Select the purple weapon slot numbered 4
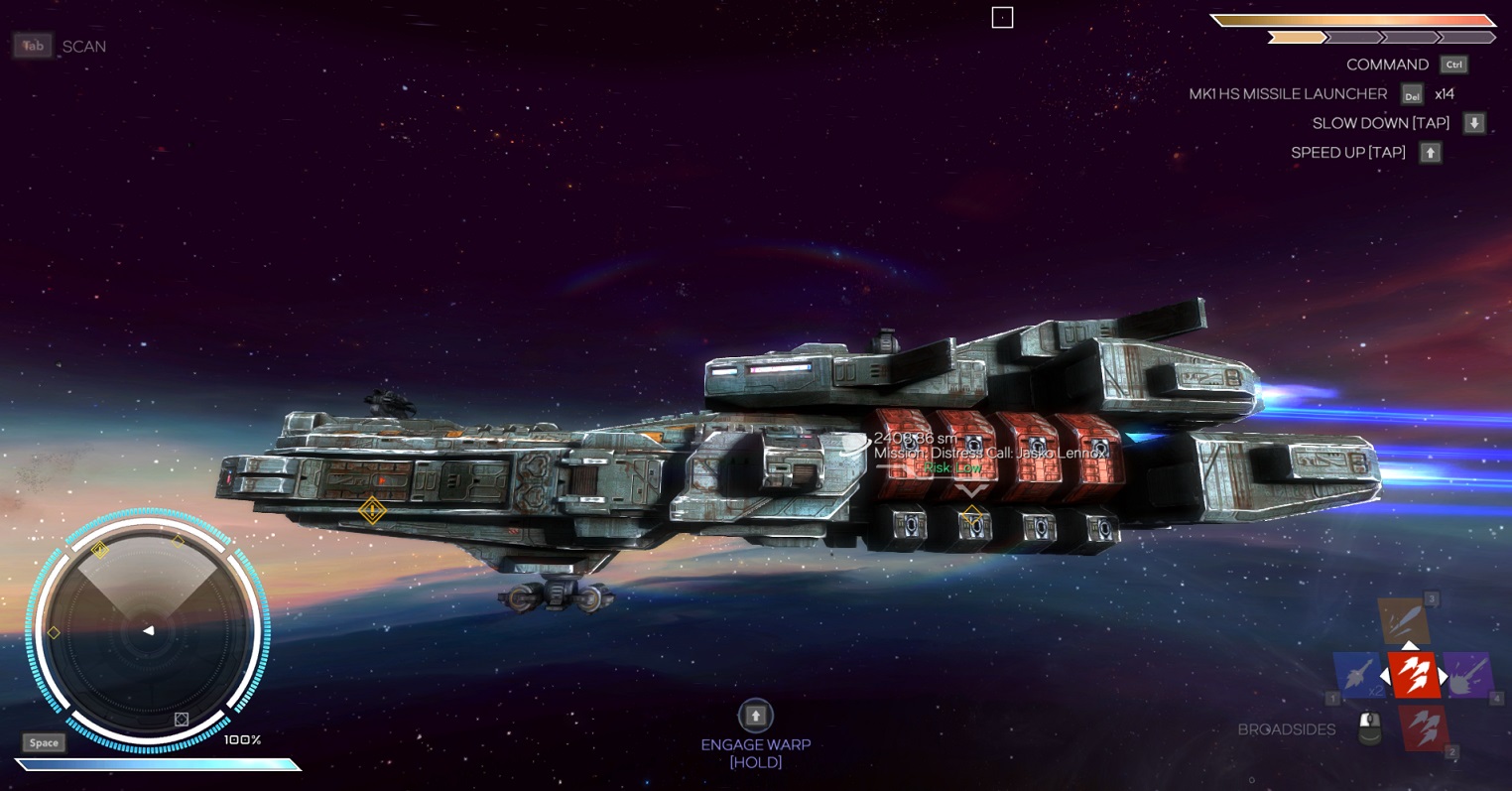1512x791 pixels. [1467, 675]
